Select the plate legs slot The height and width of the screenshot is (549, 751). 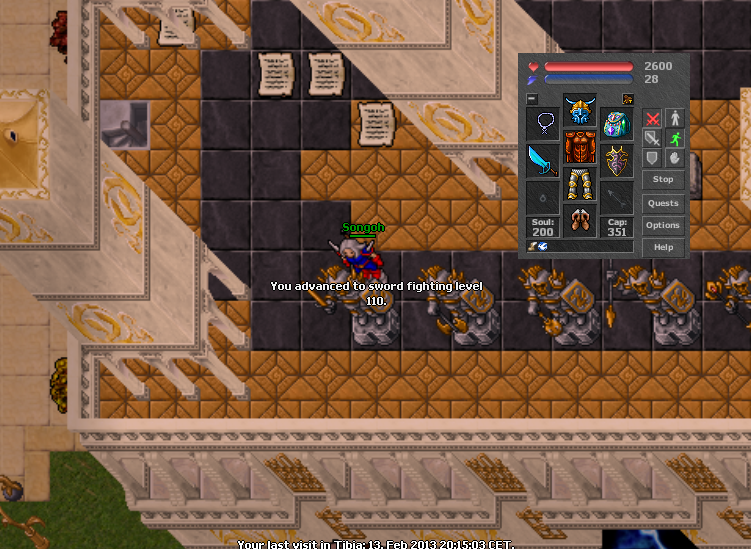[x=580, y=184]
